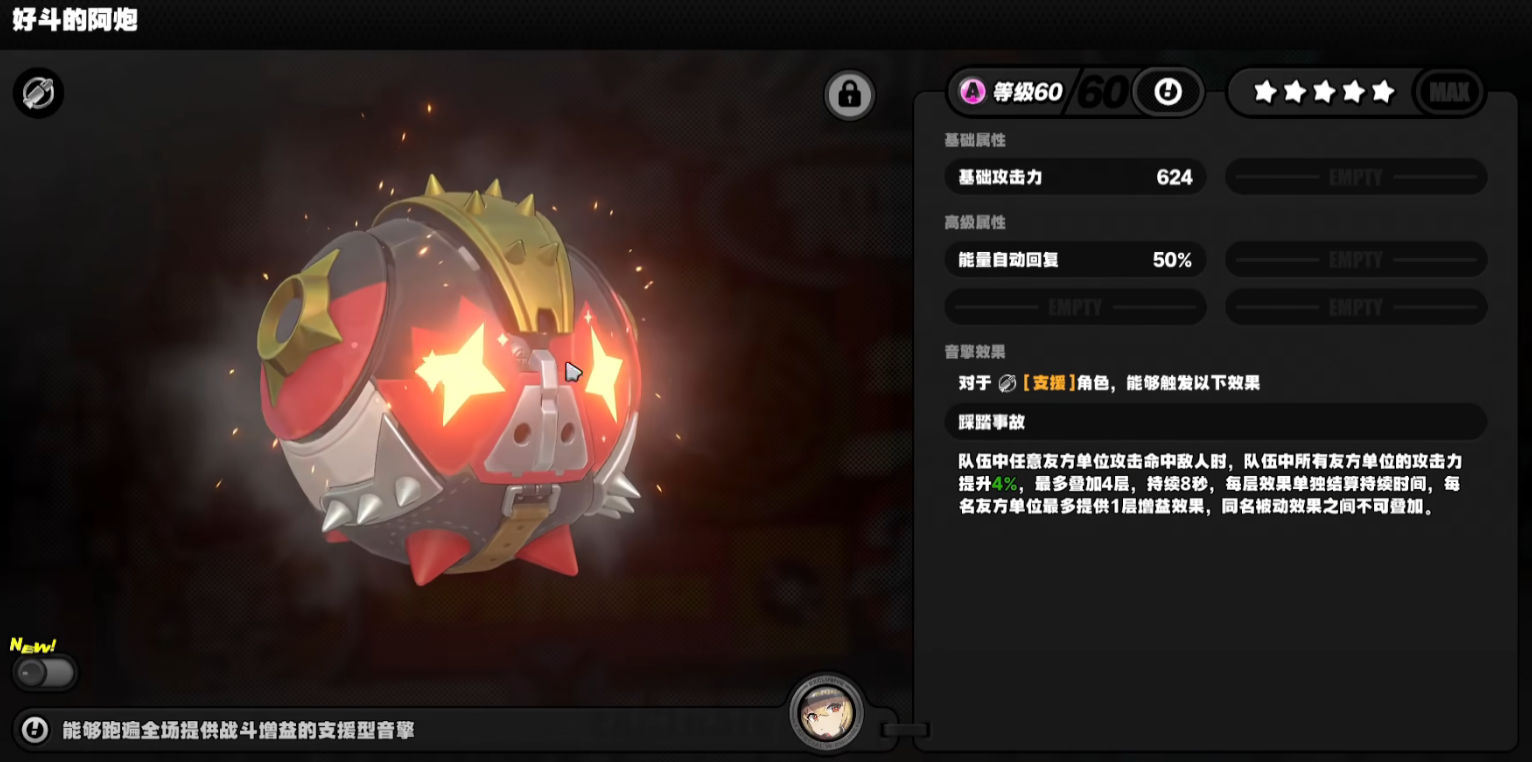
Task: Click the round W-engine icon beside level 60
Action: [1168, 91]
